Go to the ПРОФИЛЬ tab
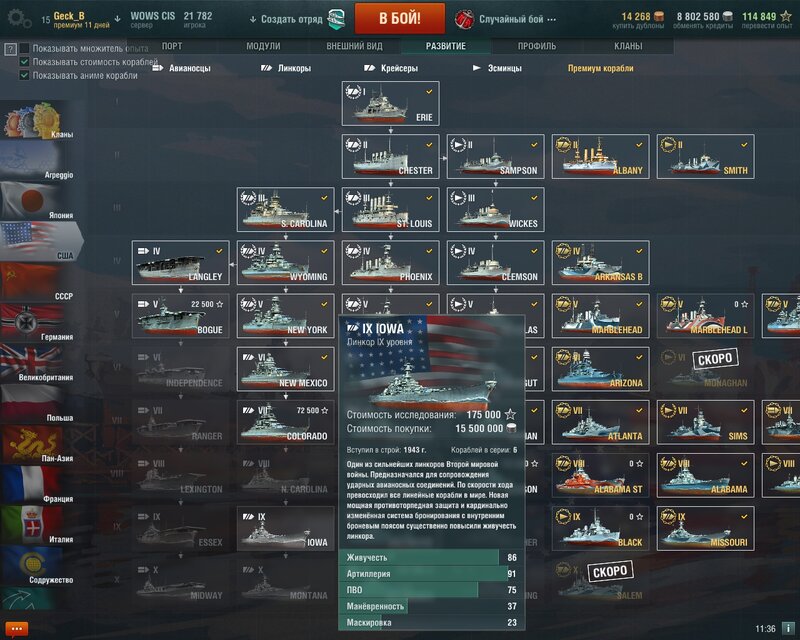 [537, 46]
